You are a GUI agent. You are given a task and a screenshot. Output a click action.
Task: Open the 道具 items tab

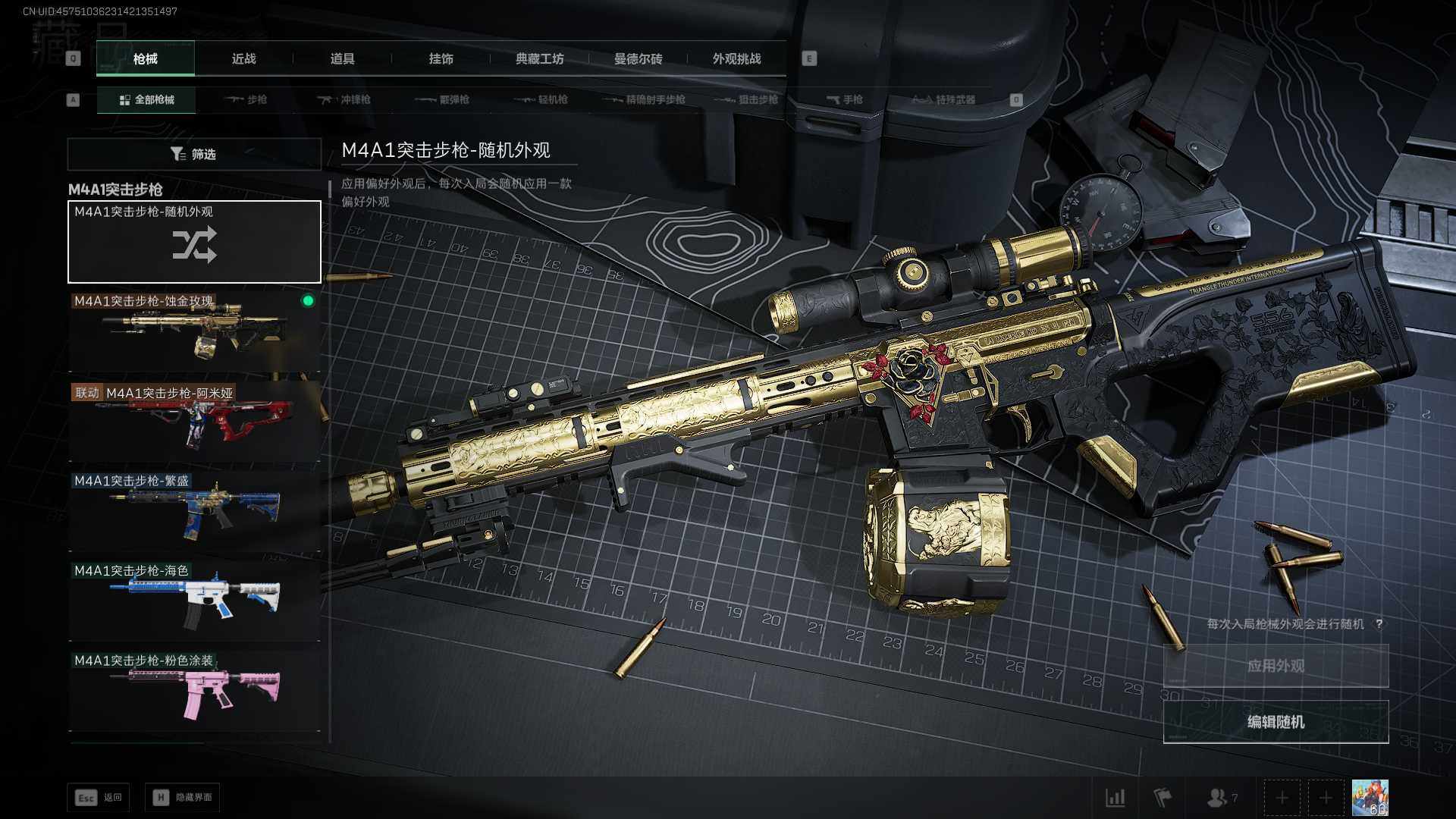coord(342,59)
